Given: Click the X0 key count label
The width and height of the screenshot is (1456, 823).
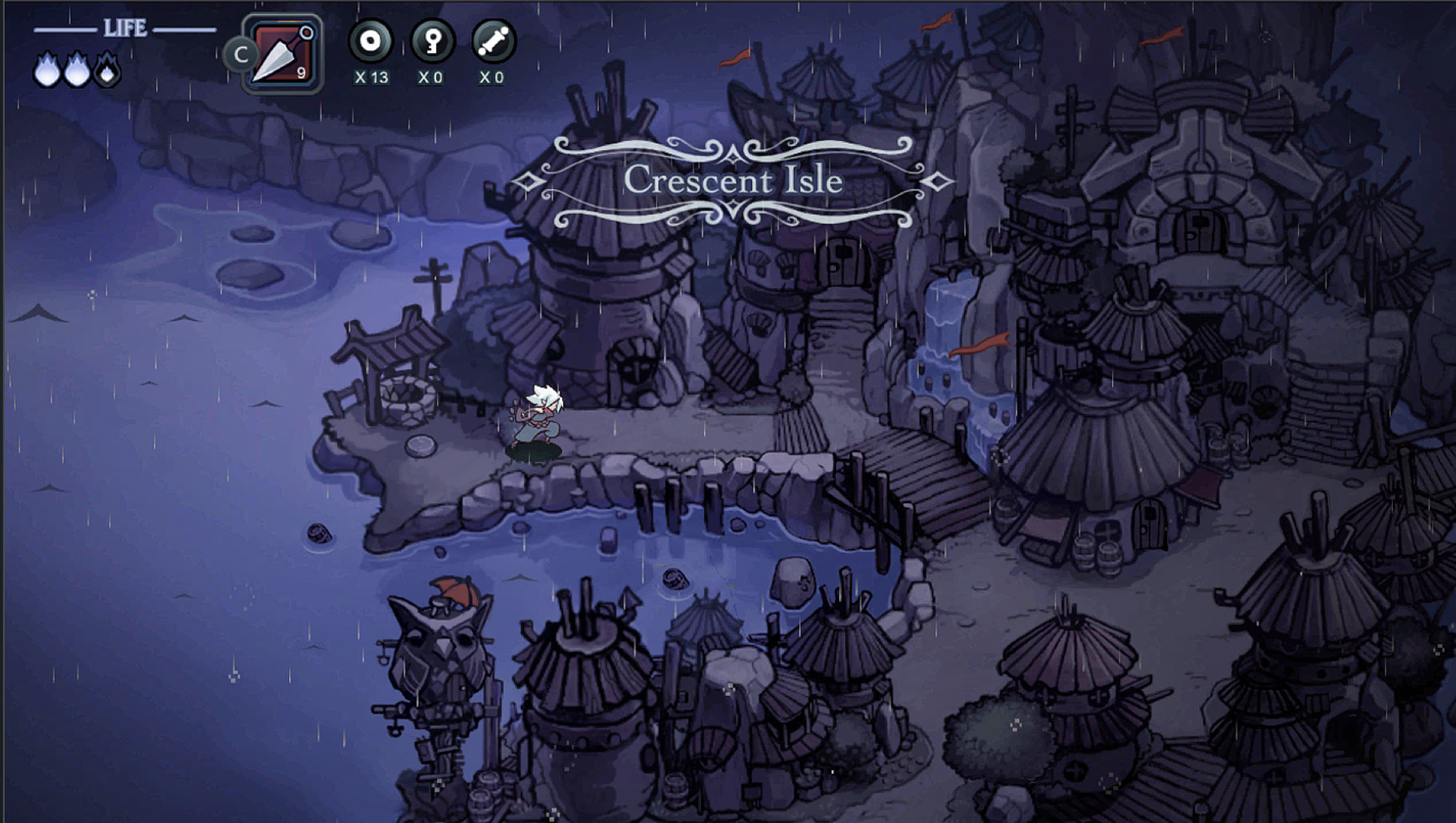Looking at the screenshot, I should click(x=430, y=78).
